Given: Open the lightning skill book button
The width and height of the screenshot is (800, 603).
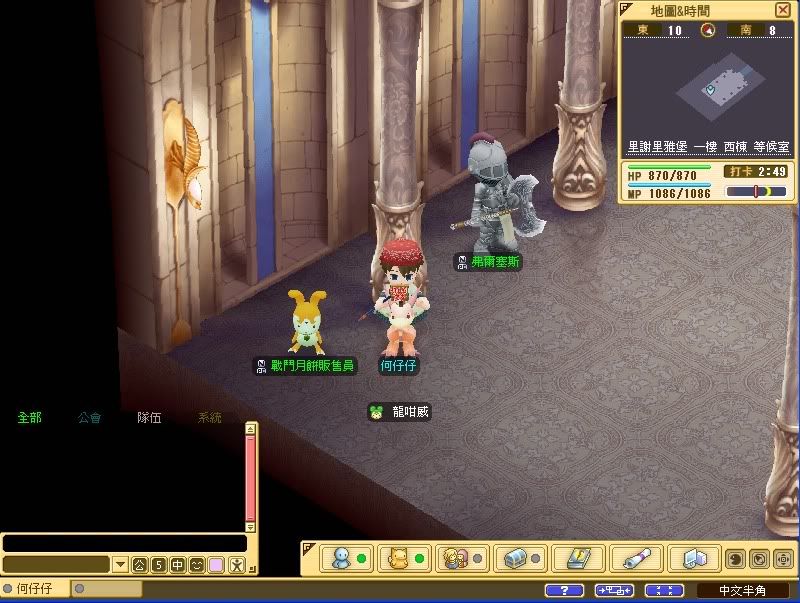Looking at the screenshot, I should coord(578,558).
